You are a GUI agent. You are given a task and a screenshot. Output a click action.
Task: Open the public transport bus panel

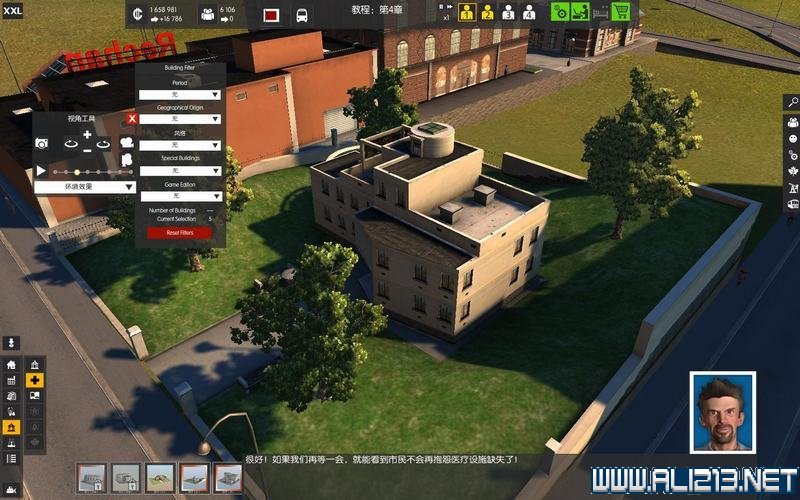click(x=302, y=15)
